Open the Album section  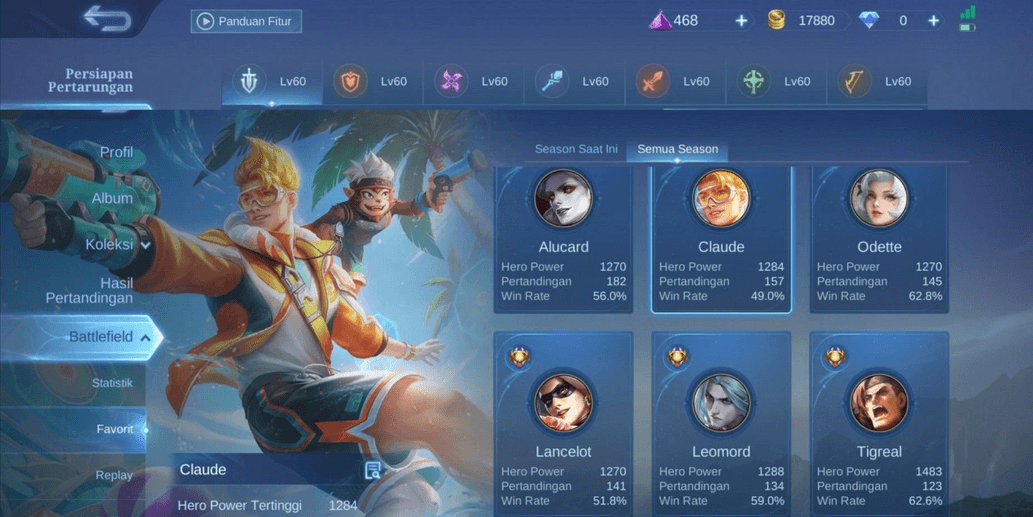[x=112, y=198]
